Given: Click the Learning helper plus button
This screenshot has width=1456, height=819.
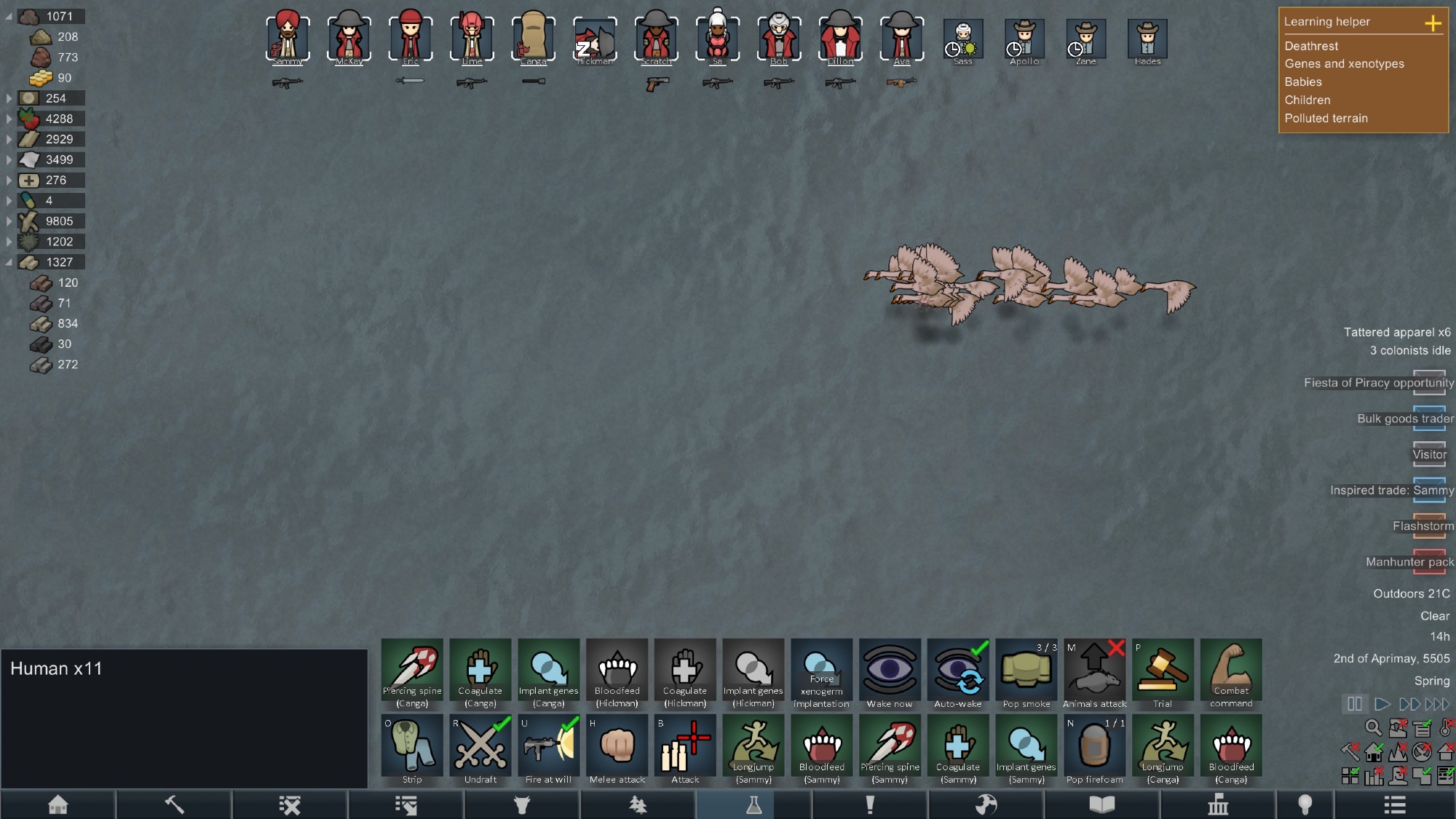Looking at the screenshot, I should pyautogui.click(x=1432, y=23).
